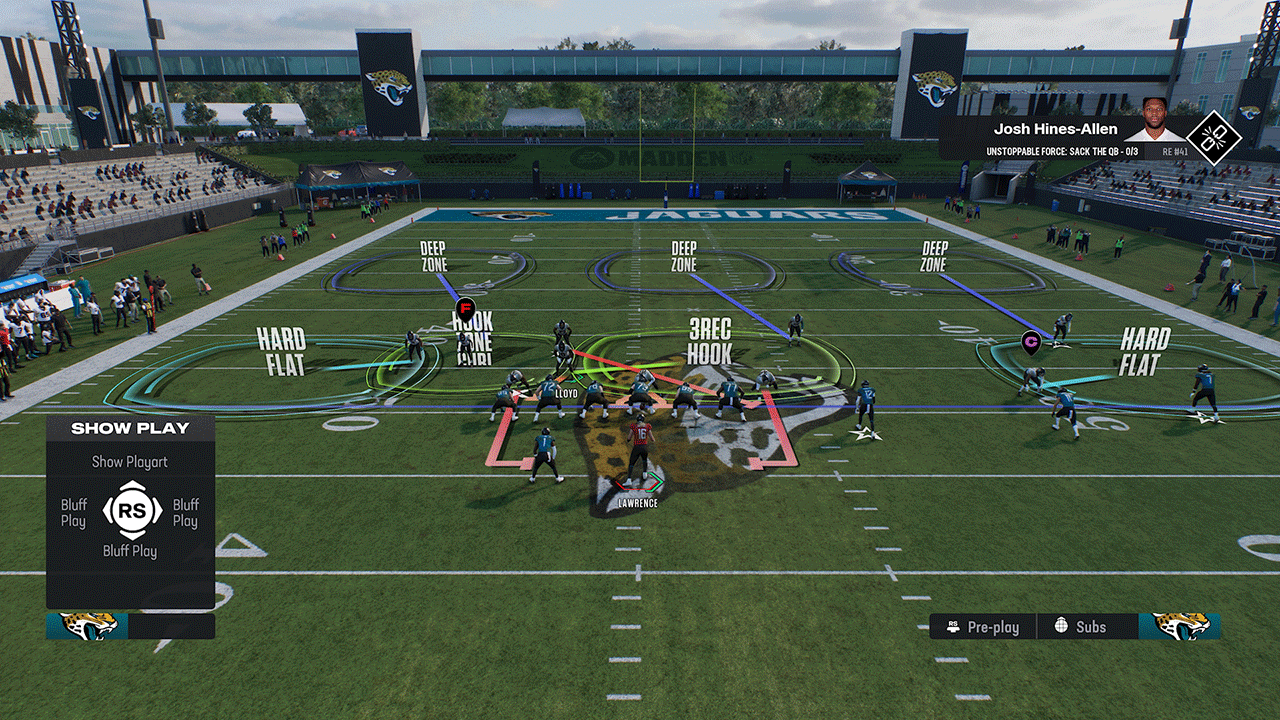Open the Pre-play menu
Image resolution: width=1280 pixels, height=720 pixels.
(983, 627)
